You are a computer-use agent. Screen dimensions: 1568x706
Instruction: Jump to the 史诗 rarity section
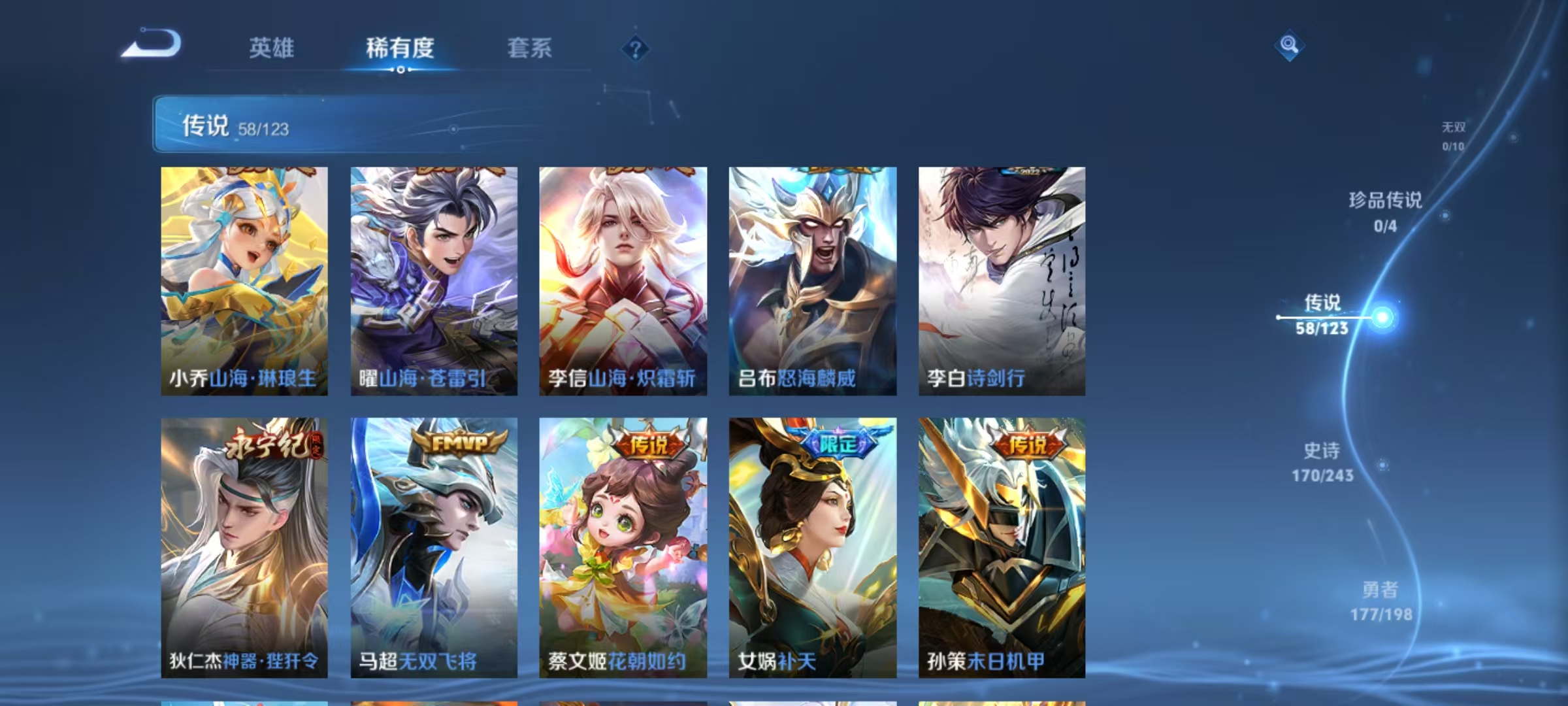(1322, 462)
